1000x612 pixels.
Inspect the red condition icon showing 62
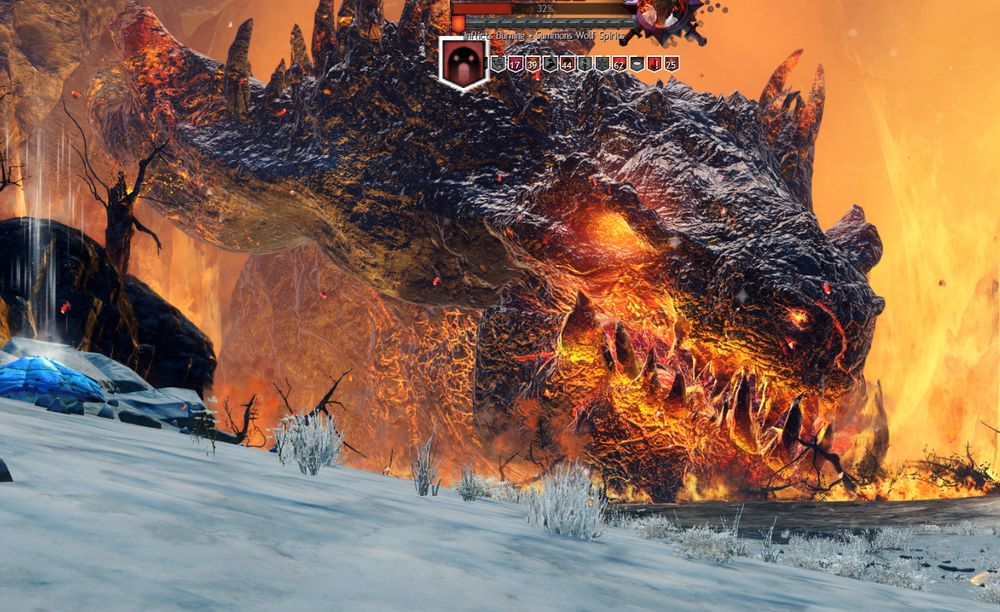click(619, 64)
